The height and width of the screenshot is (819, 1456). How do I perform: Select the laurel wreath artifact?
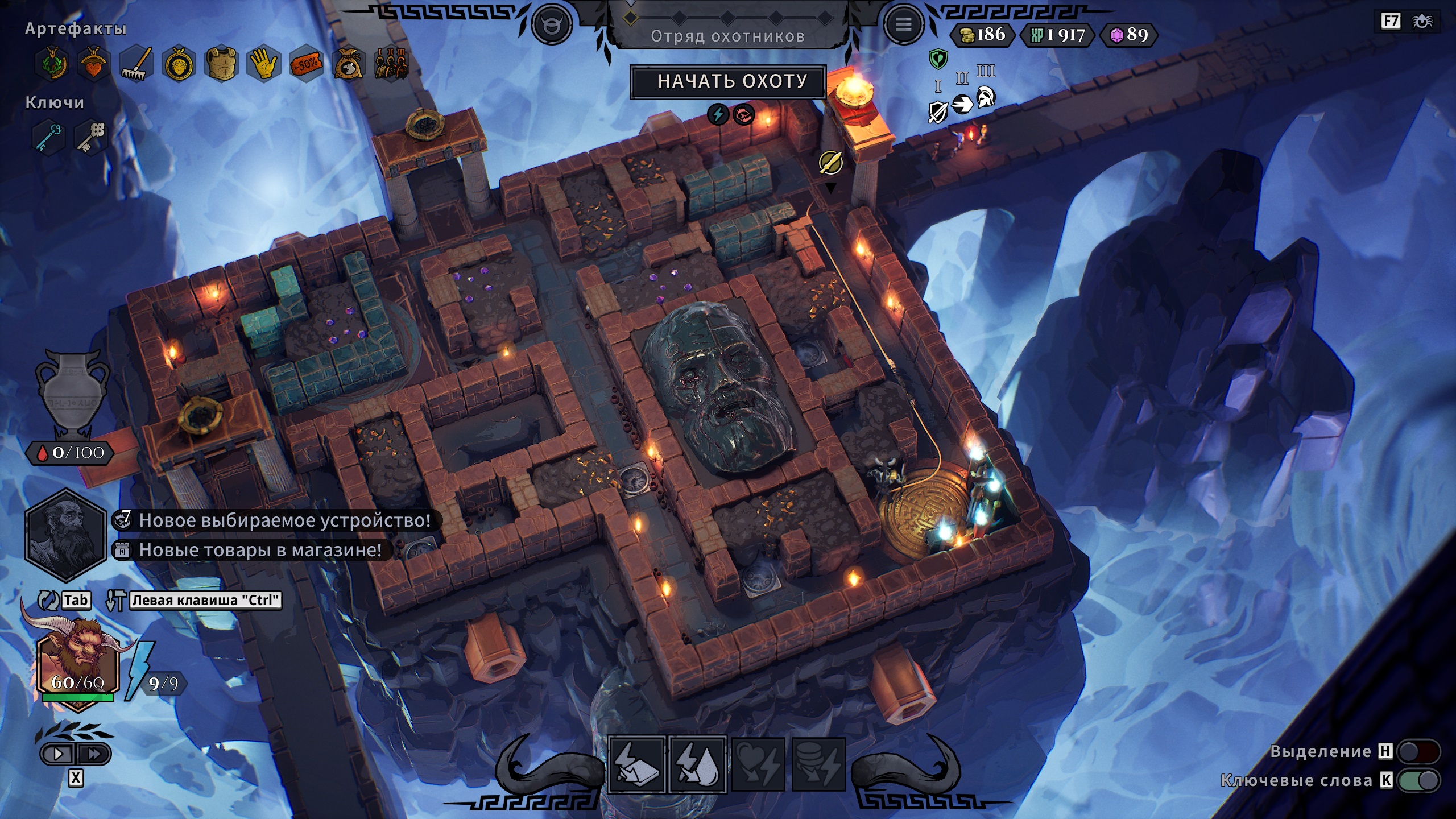pyautogui.click(x=52, y=64)
